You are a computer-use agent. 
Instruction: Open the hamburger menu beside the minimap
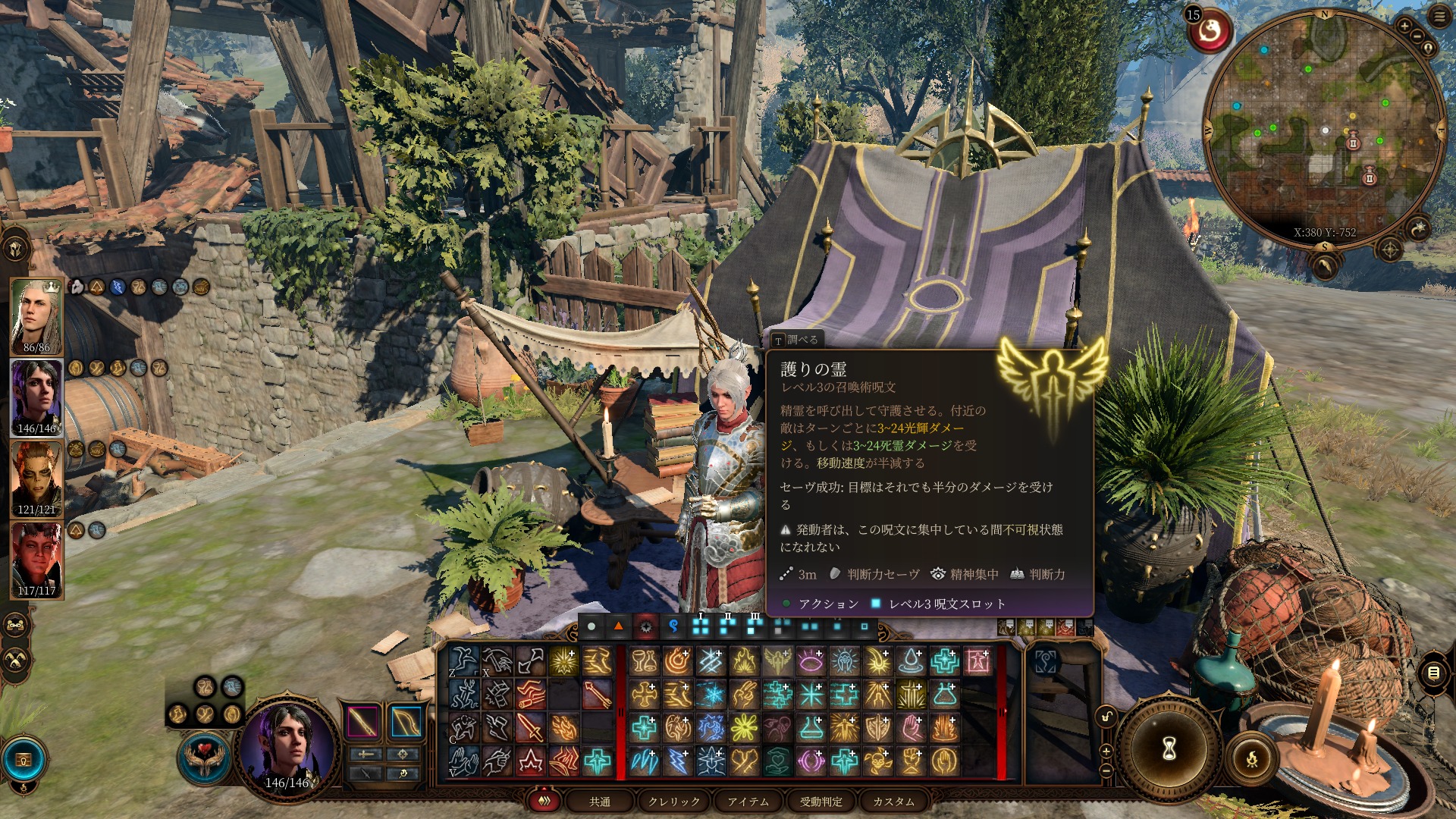pos(1439,17)
